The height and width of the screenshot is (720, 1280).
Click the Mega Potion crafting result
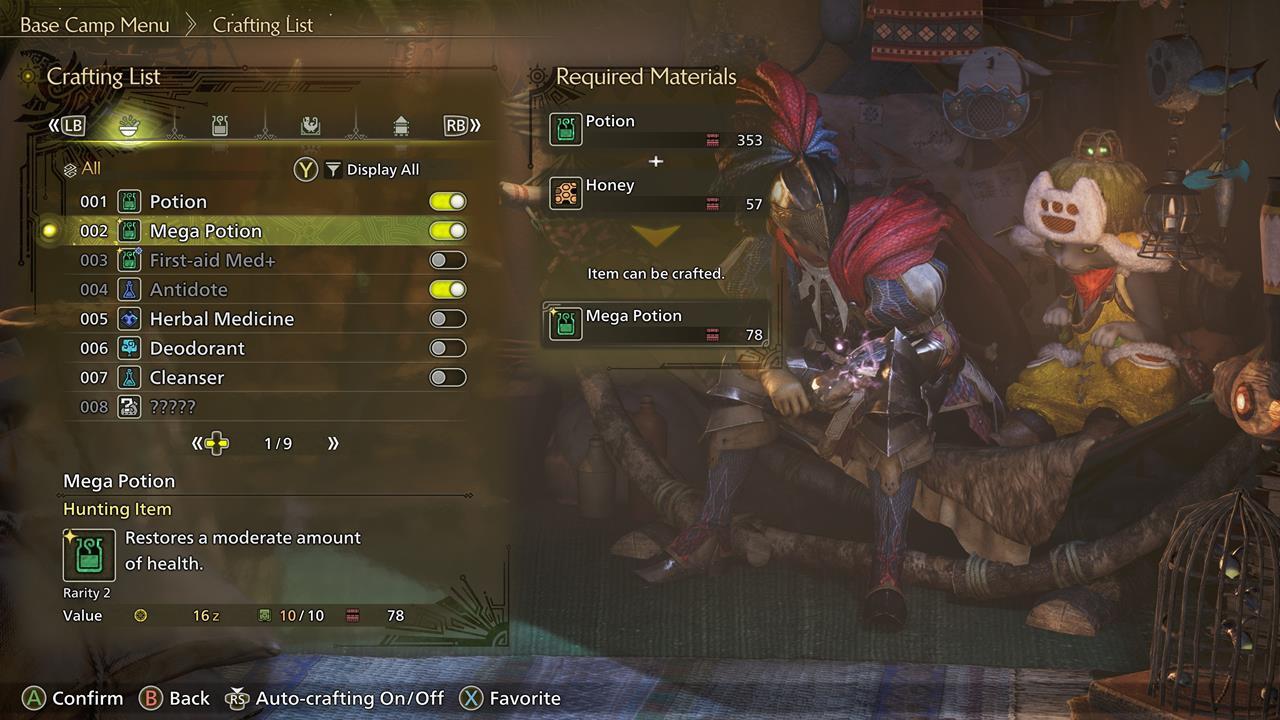[x=656, y=324]
